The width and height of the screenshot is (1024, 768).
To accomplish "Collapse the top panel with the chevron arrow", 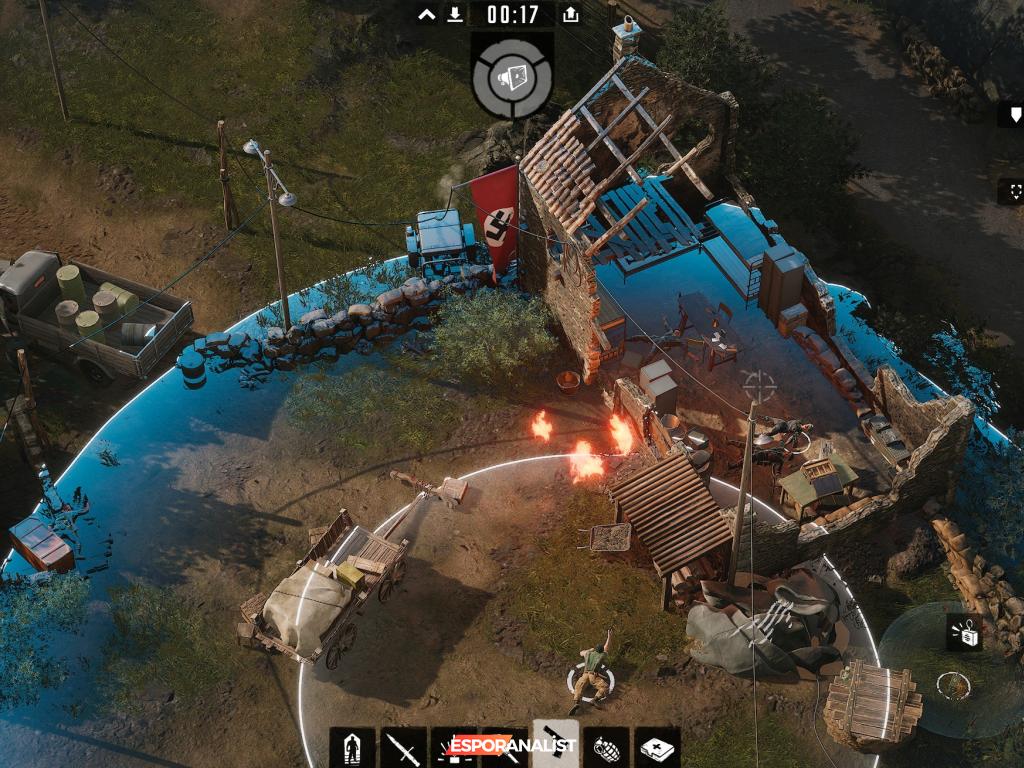I will click(427, 15).
